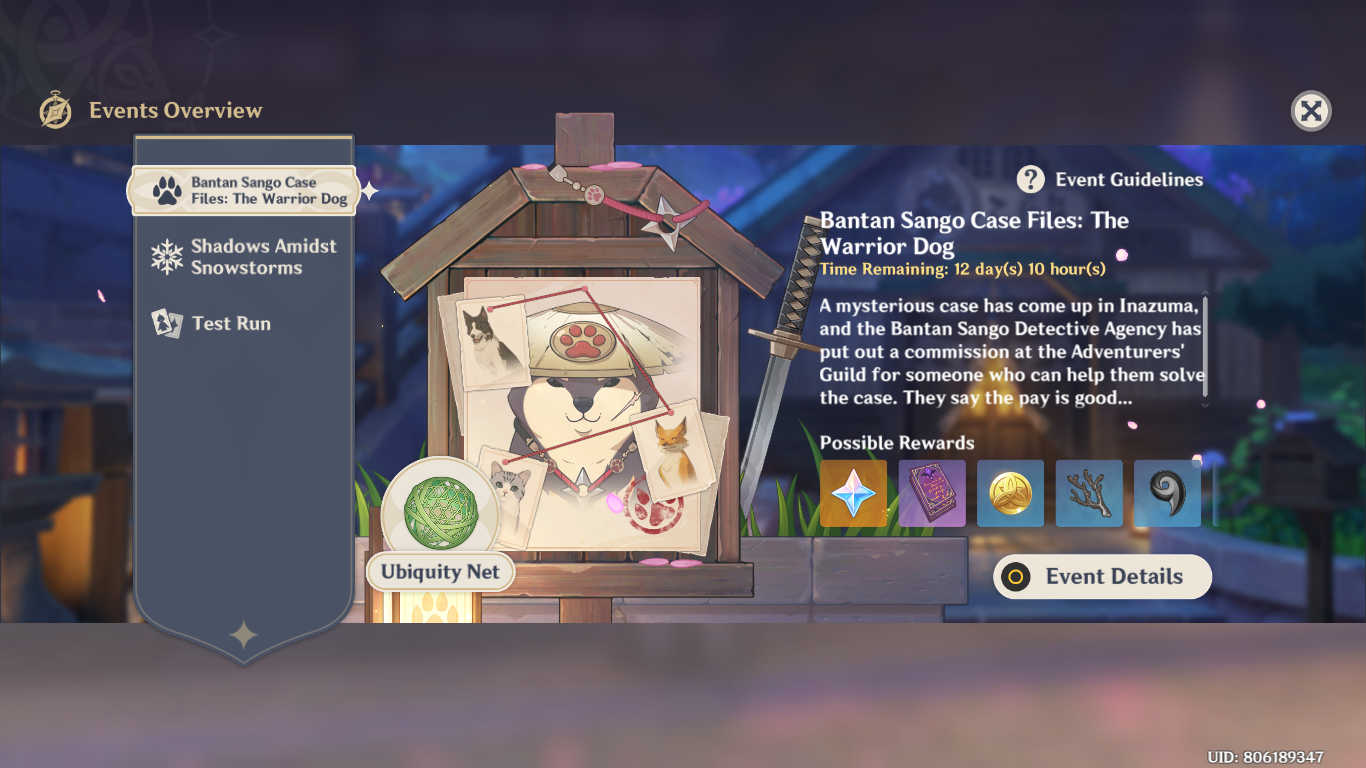Close the Events Overview screen
The width and height of the screenshot is (1366, 768).
point(1310,111)
